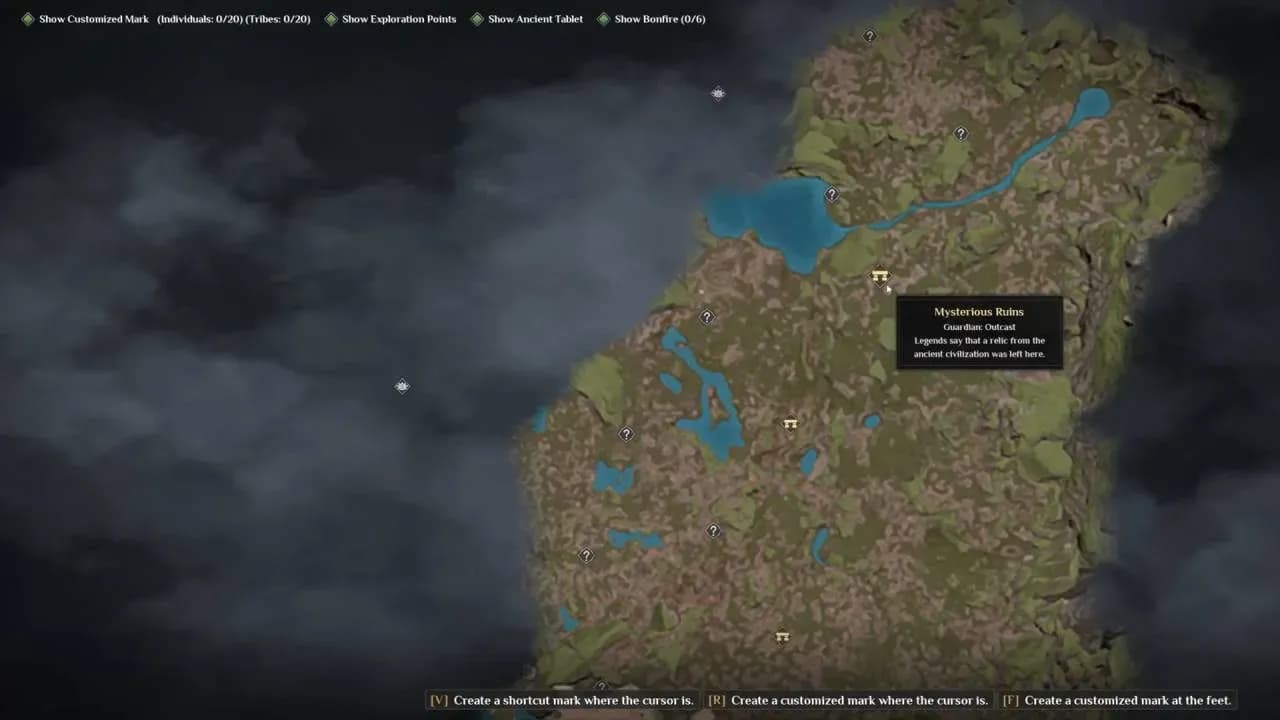Image resolution: width=1280 pixels, height=720 pixels.
Task: Click the Mysterious Ruins marker on the map
Action: coord(878,277)
